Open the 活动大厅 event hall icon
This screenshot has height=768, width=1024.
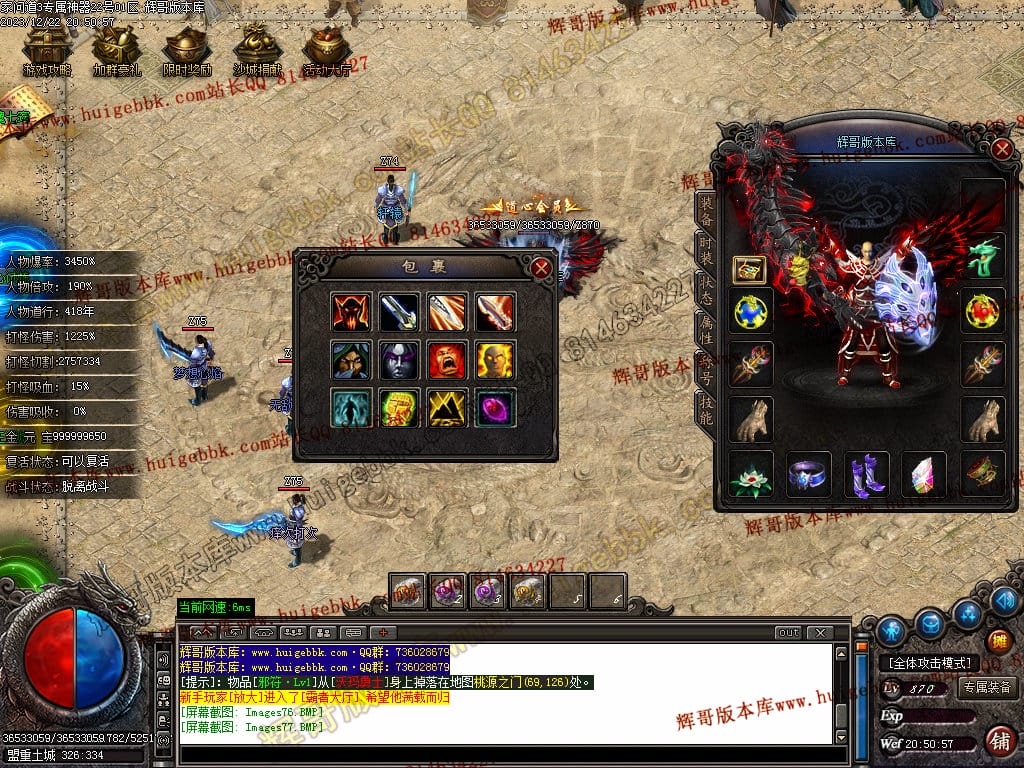pos(327,50)
